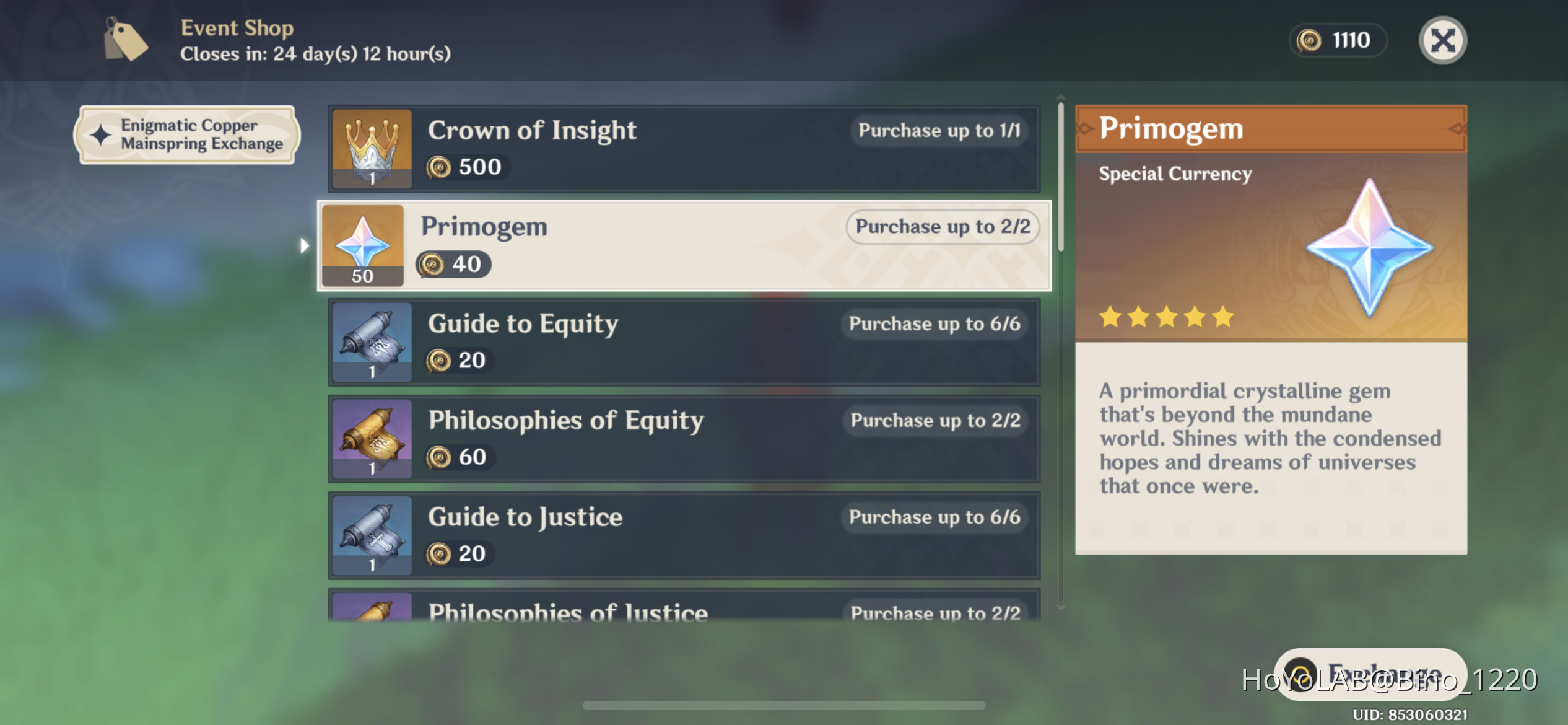Click the five-star rating on the Primogem card
Image resolution: width=1568 pixels, height=725 pixels.
(x=1167, y=317)
